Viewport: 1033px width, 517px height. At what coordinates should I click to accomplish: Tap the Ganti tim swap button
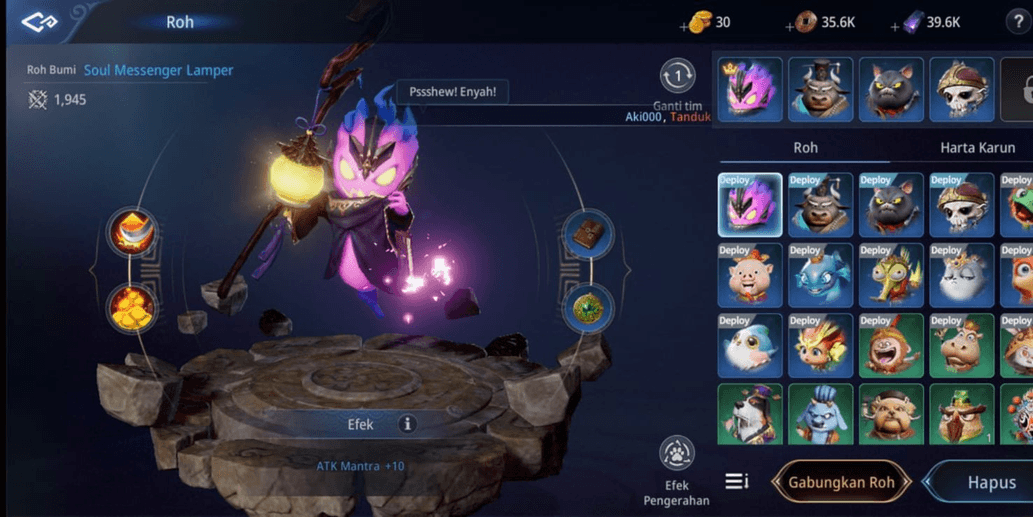pyautogui.click(x=677, y=77)
